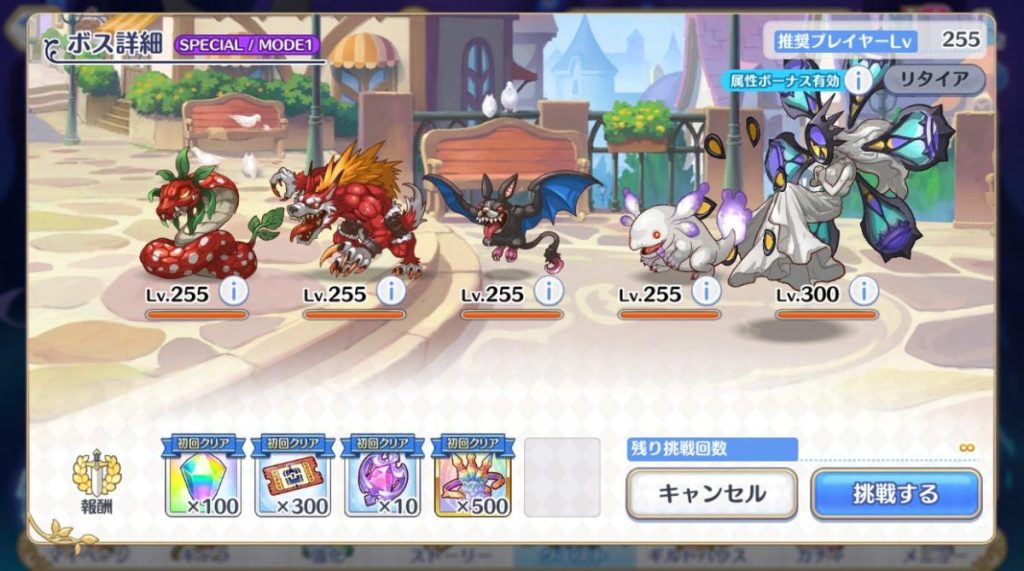Show info for the red werewolf boss
The height and width of the screenshot is (571, 1024).
390,291
